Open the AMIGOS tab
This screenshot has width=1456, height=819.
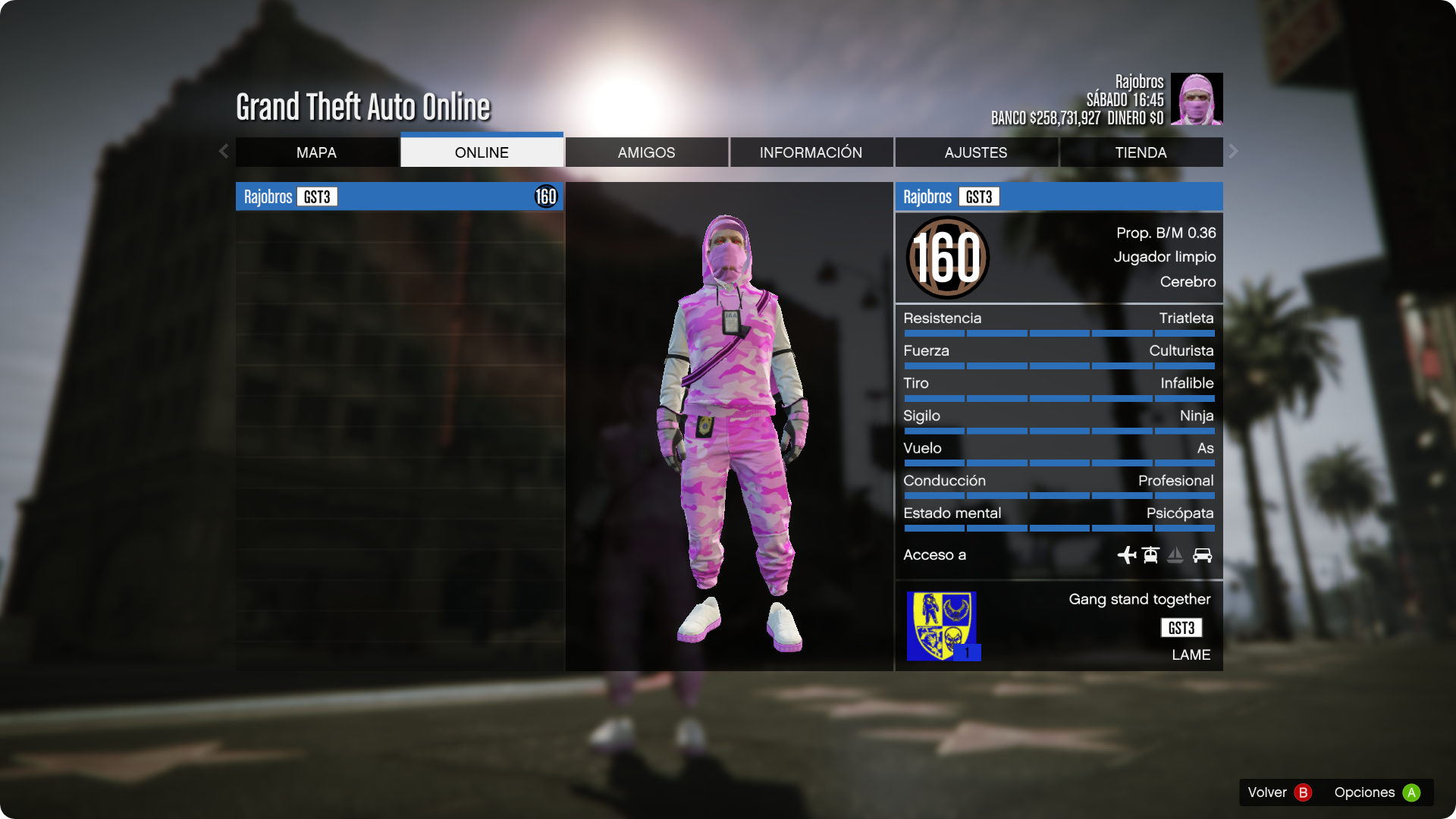pyautogui.click(x=646, y=152)
